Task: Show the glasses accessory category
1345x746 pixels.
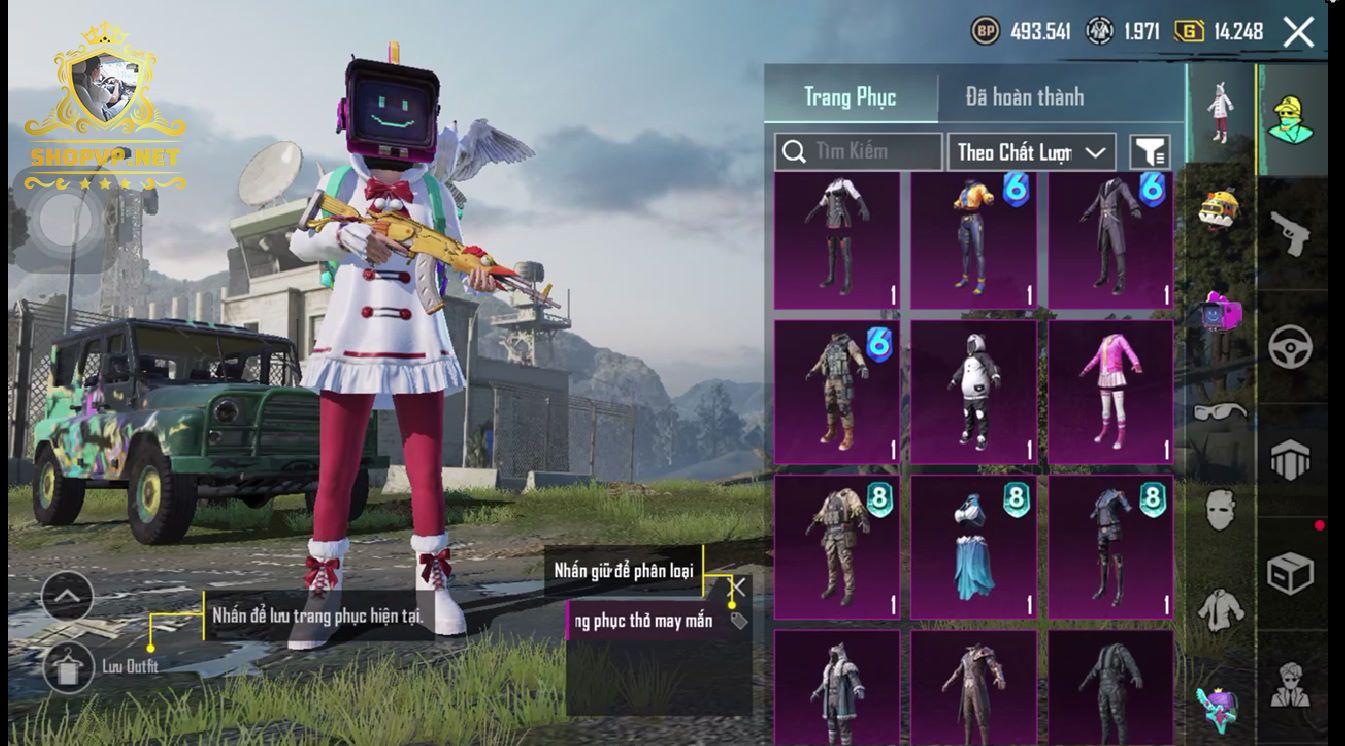Action: 1220,412
